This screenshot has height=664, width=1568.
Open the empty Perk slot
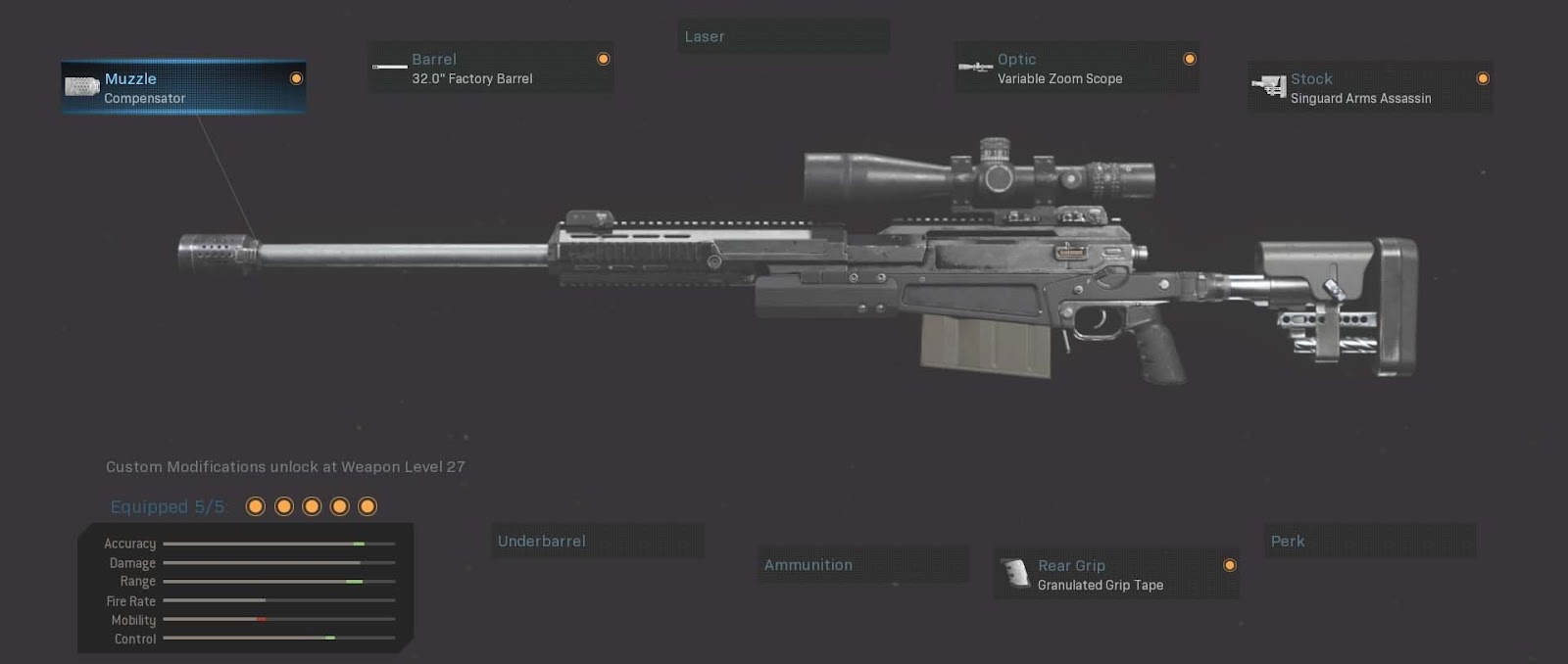(x=1369, y=541)
